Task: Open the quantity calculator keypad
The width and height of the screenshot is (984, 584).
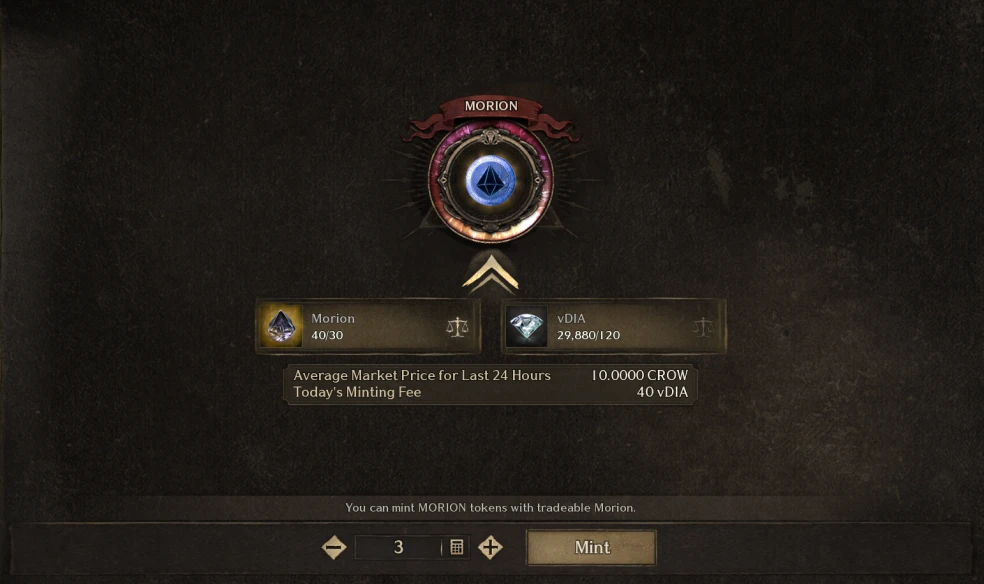Action: point(457,547)
